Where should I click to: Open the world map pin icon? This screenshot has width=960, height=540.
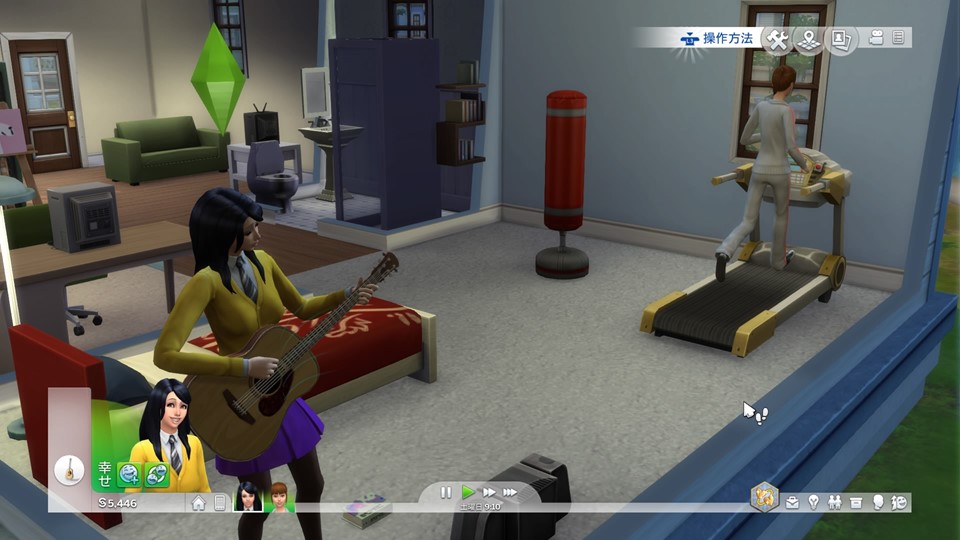(809, 39)
